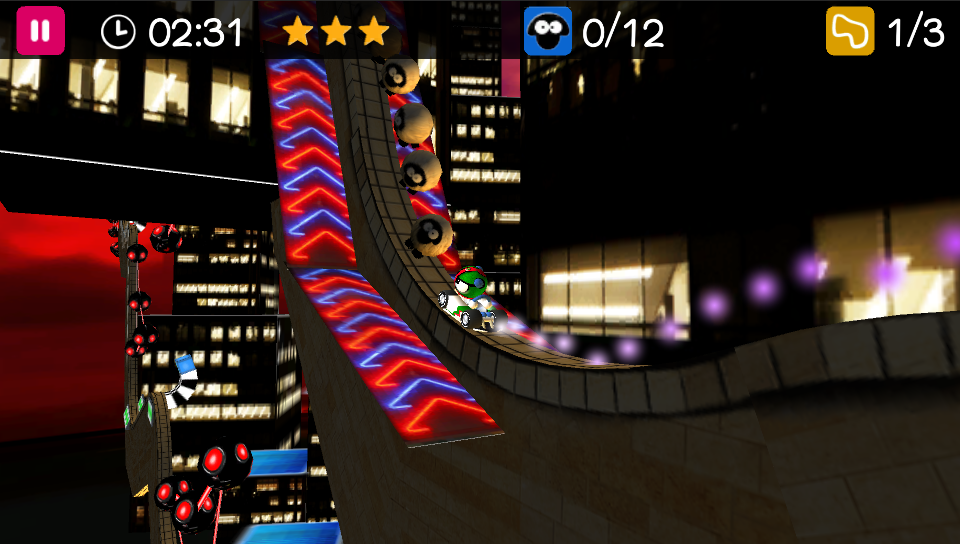960x544 pixels.
Task: Pause the game with the pink button
Action: [40, 31]
